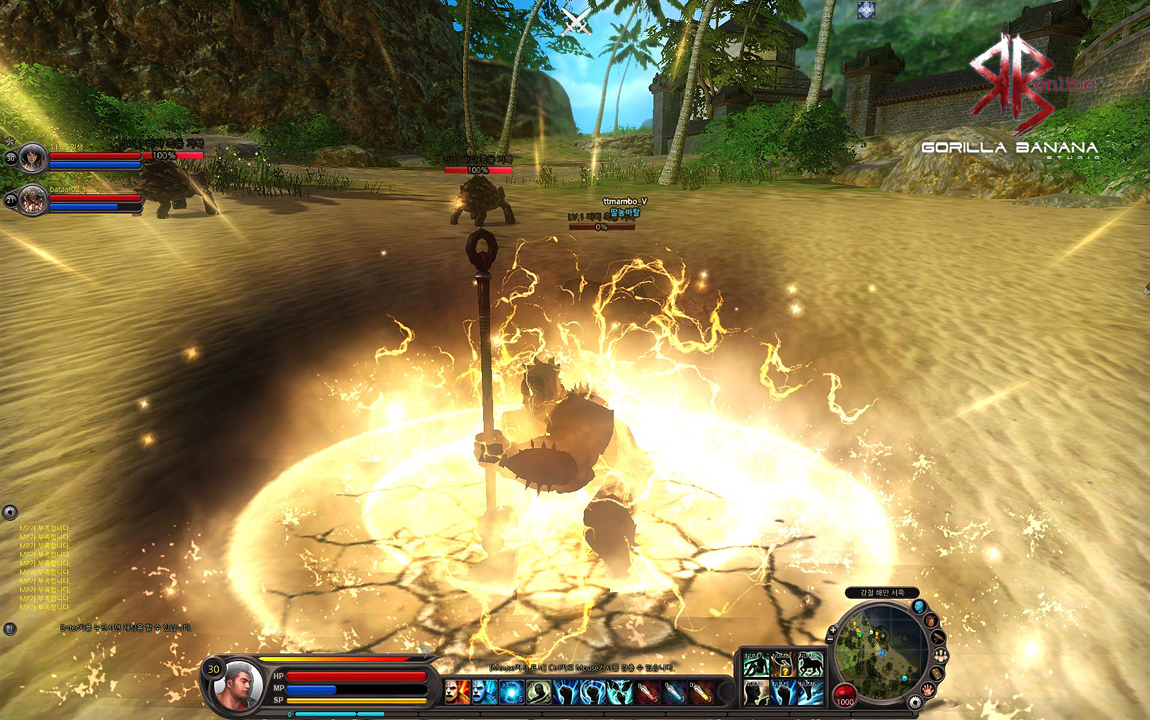Image resolution: width=1150 pixels, height=720 pixels.
Task: Use the yellow potion vial slot
Action: [702, 691]
